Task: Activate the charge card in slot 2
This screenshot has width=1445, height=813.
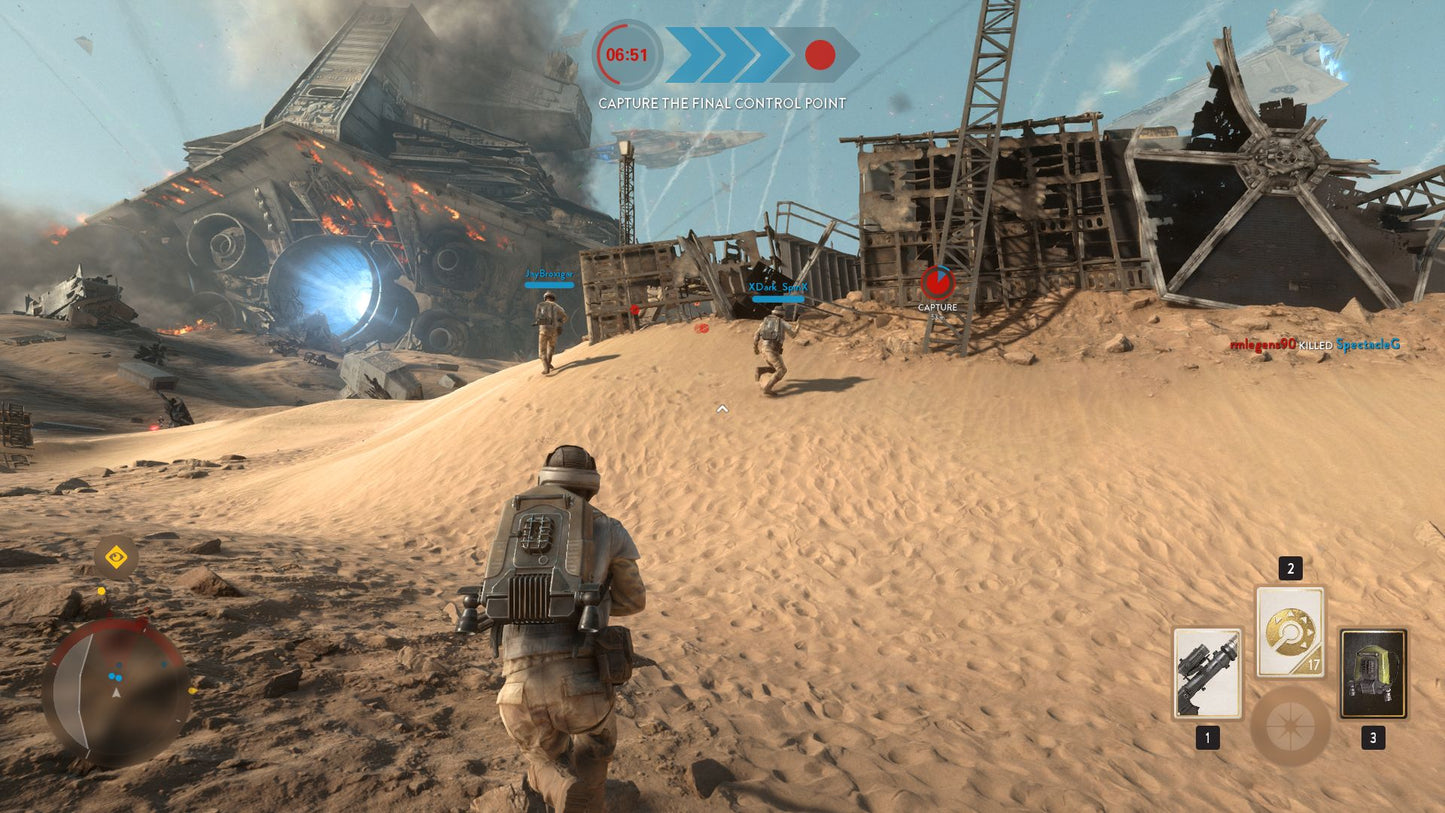Action: pos(1290,630)
